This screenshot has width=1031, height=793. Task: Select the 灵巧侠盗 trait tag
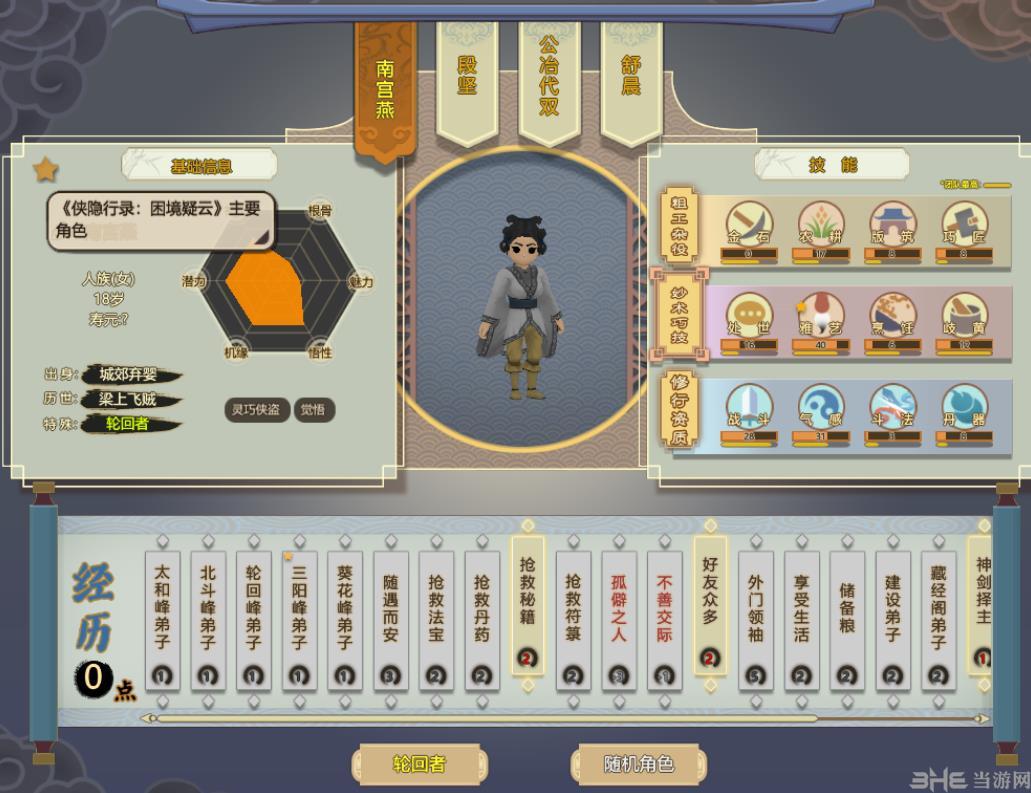click(258, 409)
